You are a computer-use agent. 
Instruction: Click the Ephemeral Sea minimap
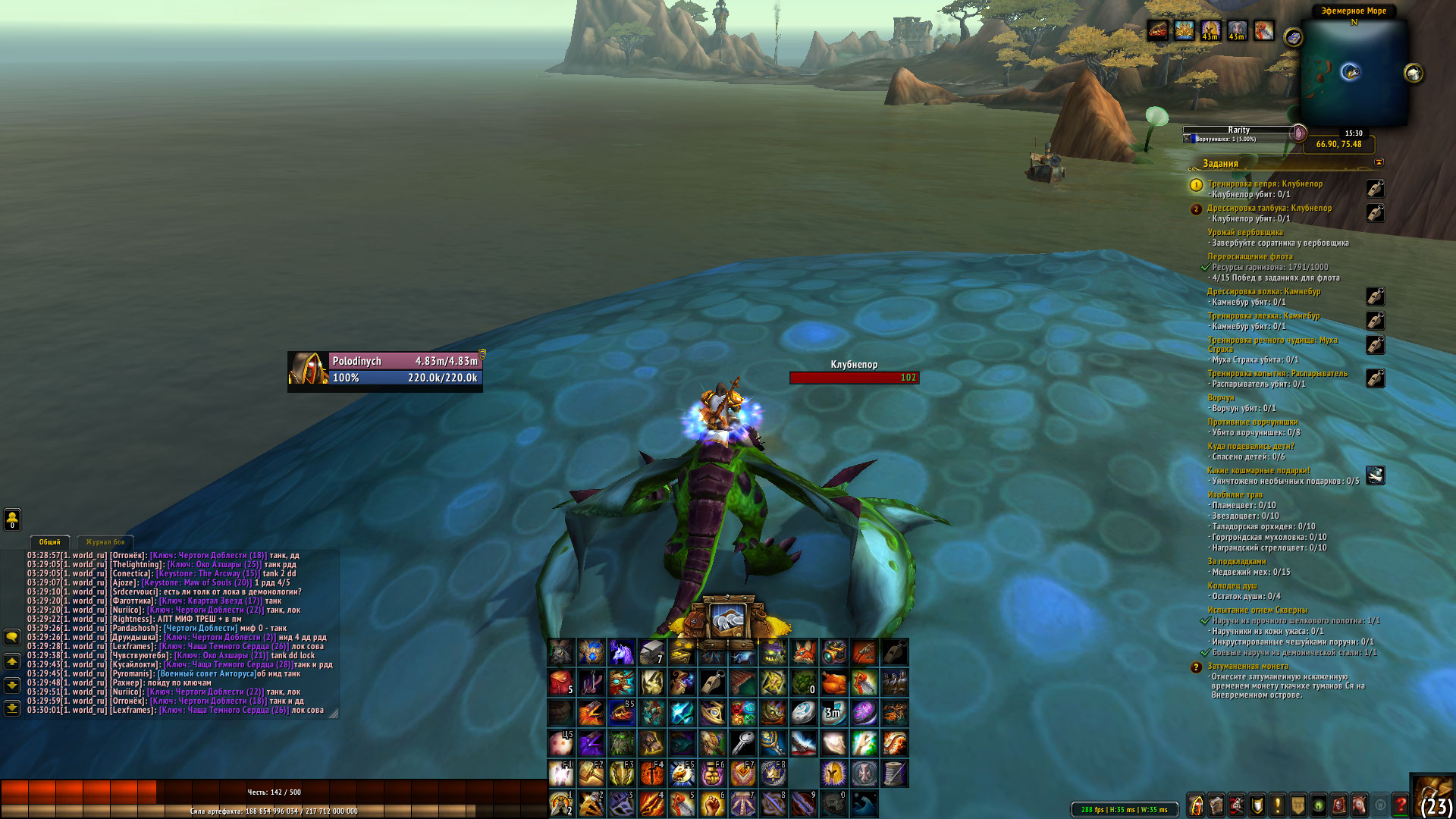1354,72
